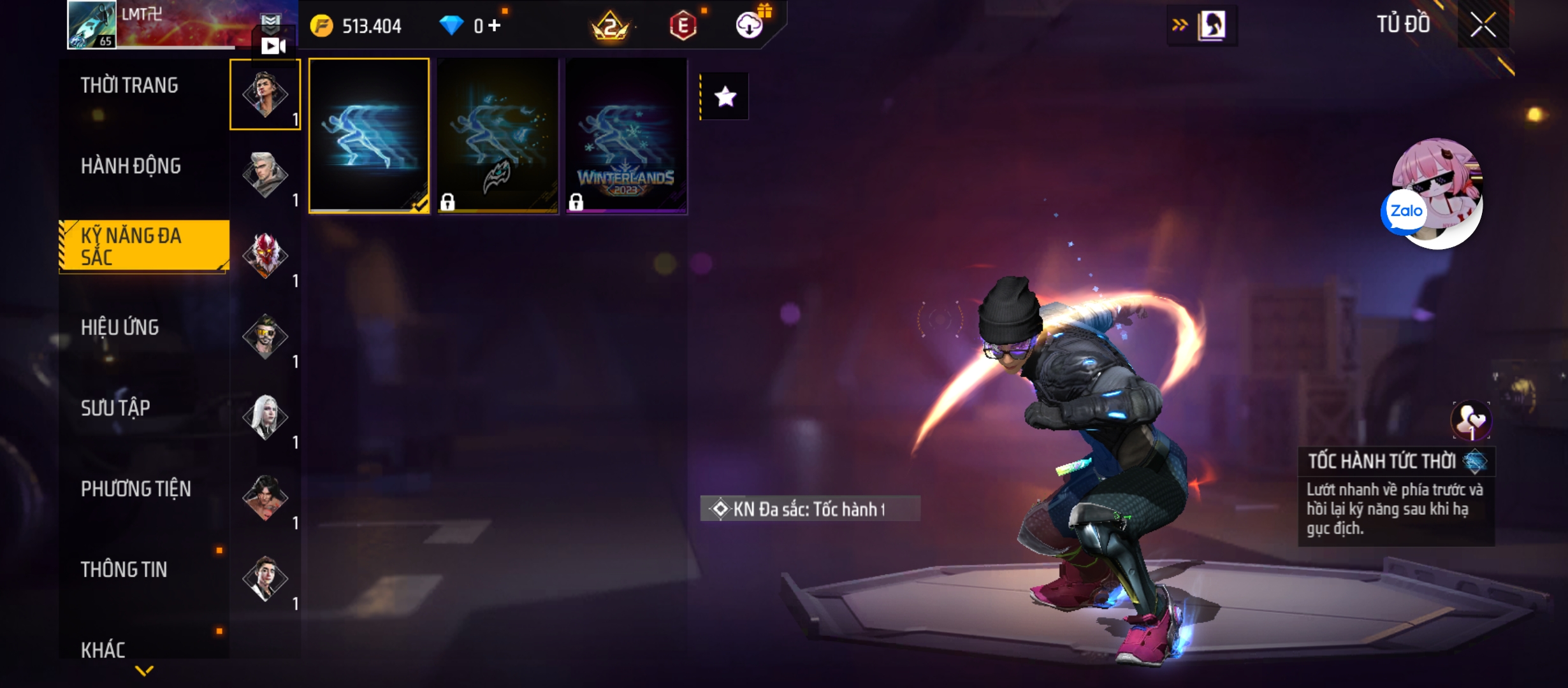Open the HIỆU ỨNG category
The width and height of the screenshot is (1568, 688).
120,327
